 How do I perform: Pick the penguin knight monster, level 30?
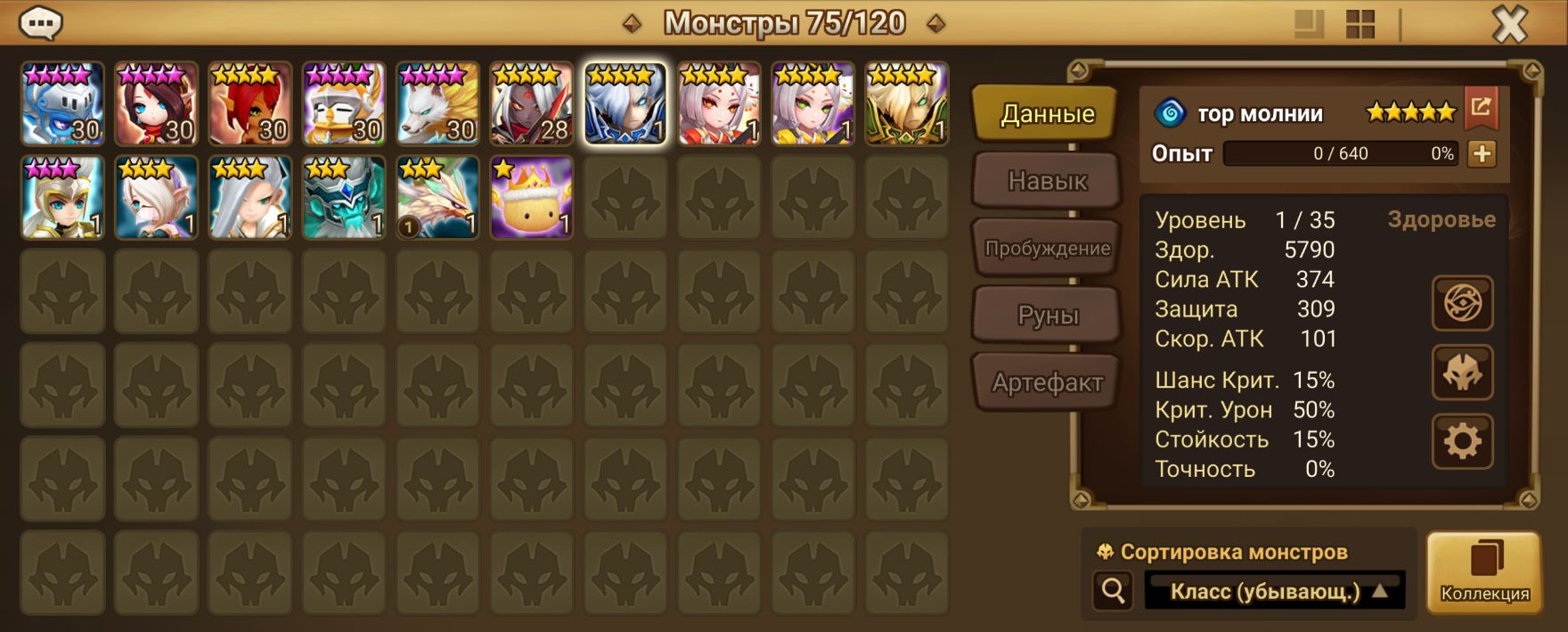coord(344,103)
